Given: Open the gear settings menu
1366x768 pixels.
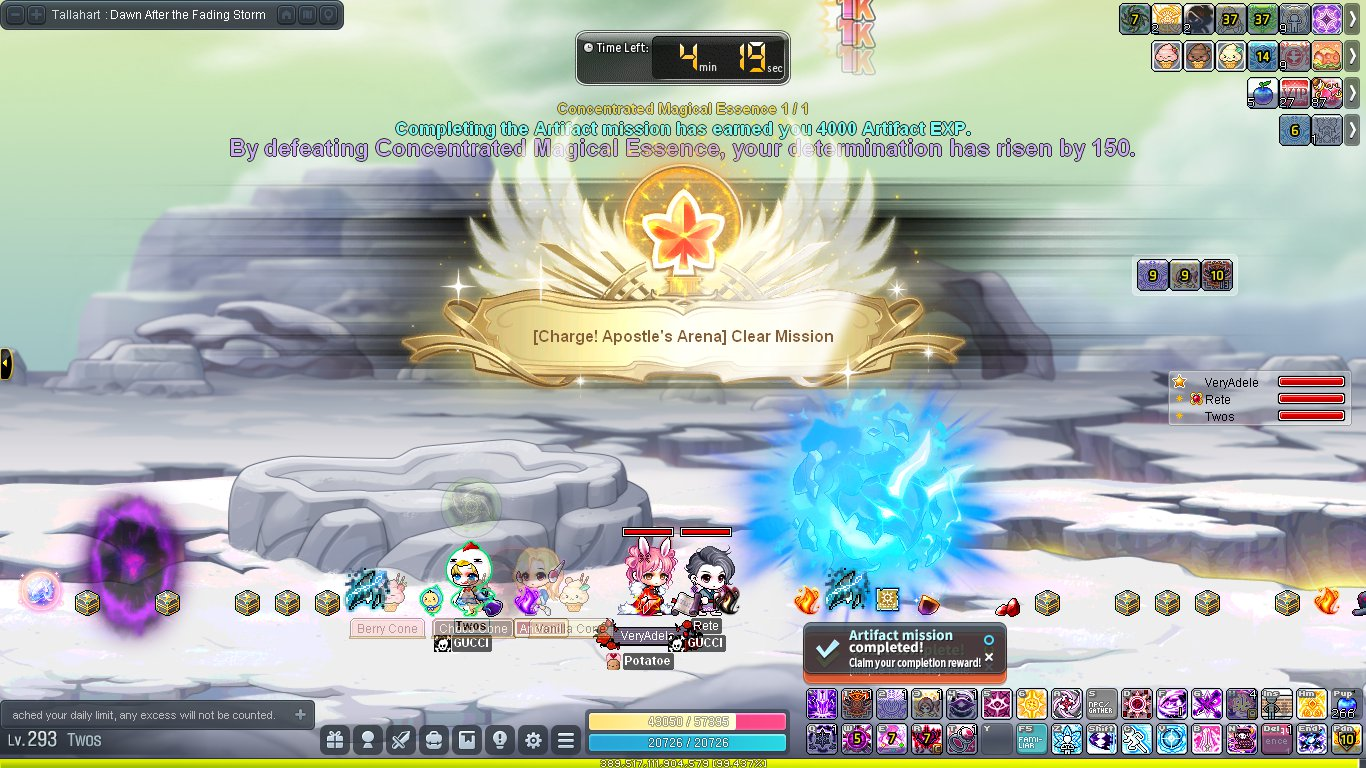Looking at the screenshot, I should pos(533,740).
